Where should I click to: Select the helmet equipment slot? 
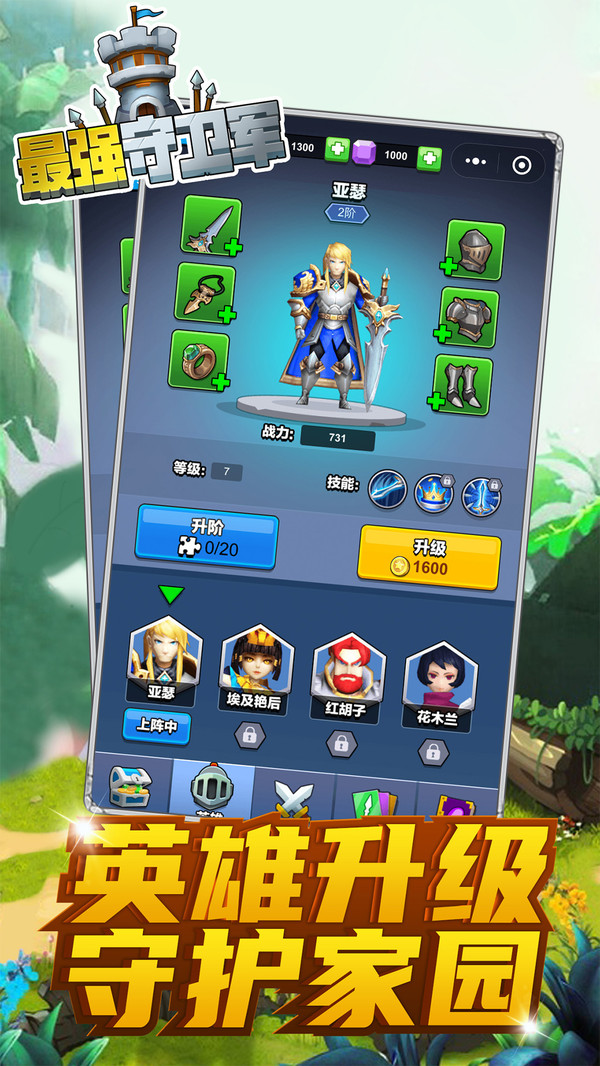[474, 249]
